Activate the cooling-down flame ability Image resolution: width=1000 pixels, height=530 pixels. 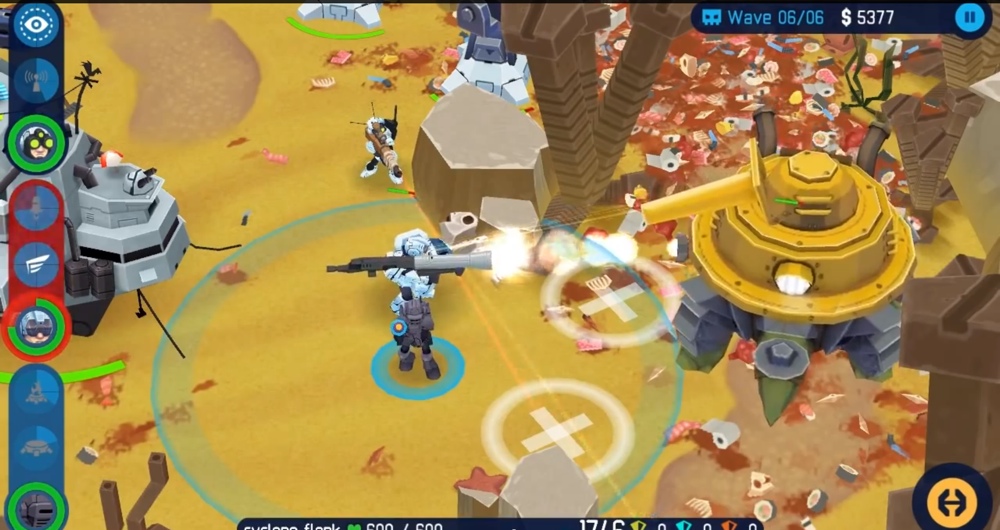coord(37,391)
